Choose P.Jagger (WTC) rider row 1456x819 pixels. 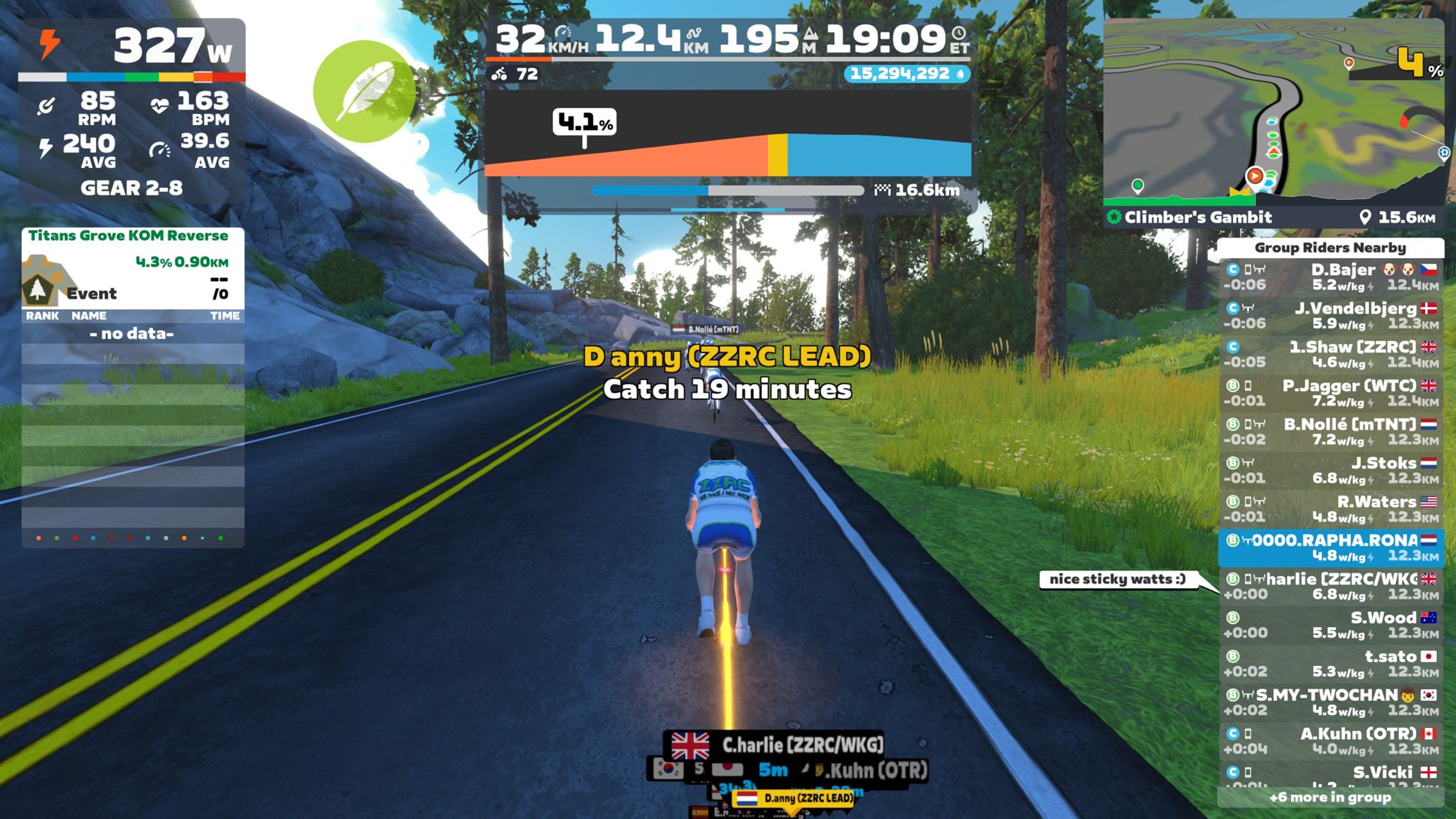[1330, 393]
